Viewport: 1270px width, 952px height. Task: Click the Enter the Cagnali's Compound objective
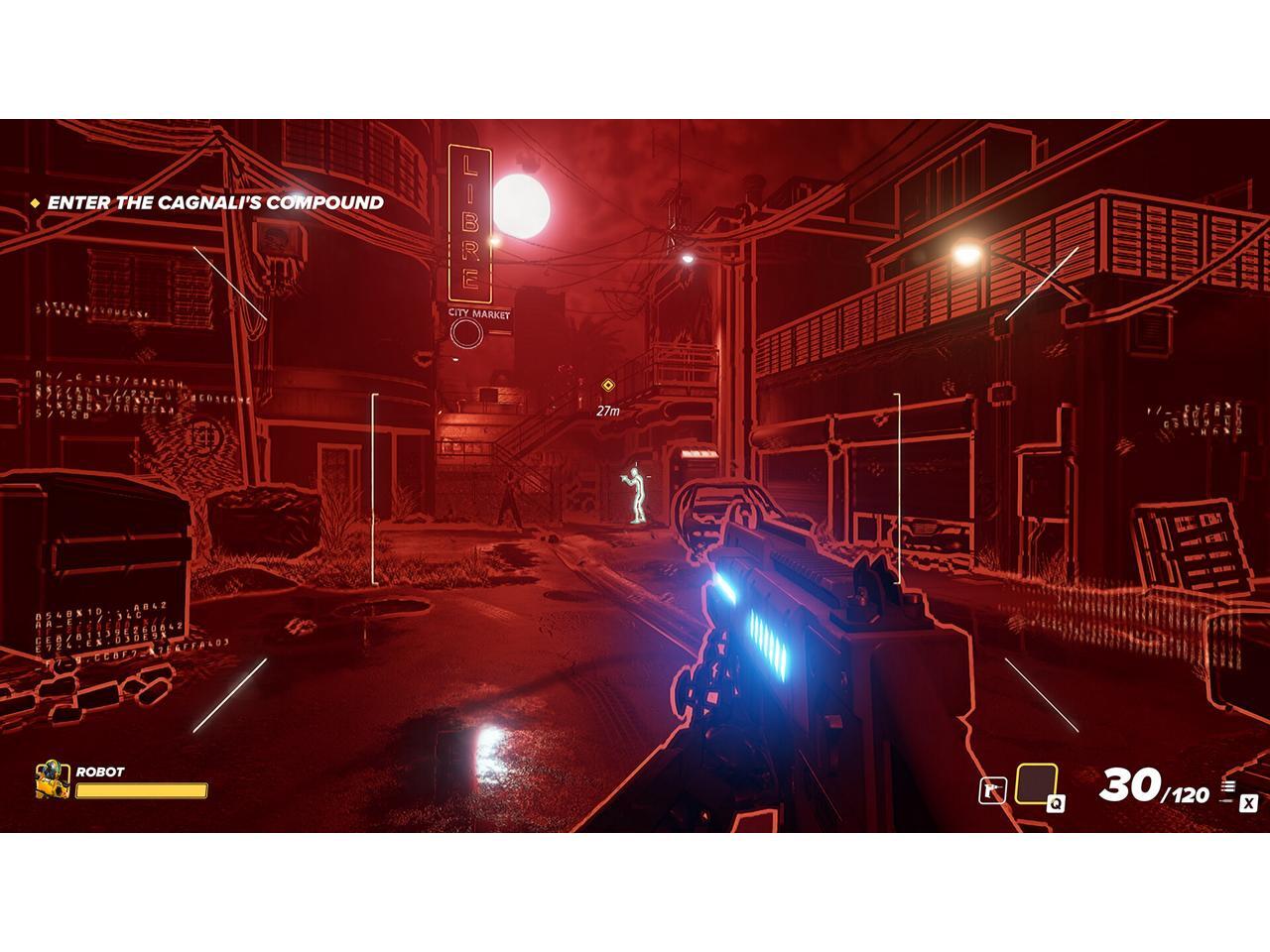click(x=215, y=202)
